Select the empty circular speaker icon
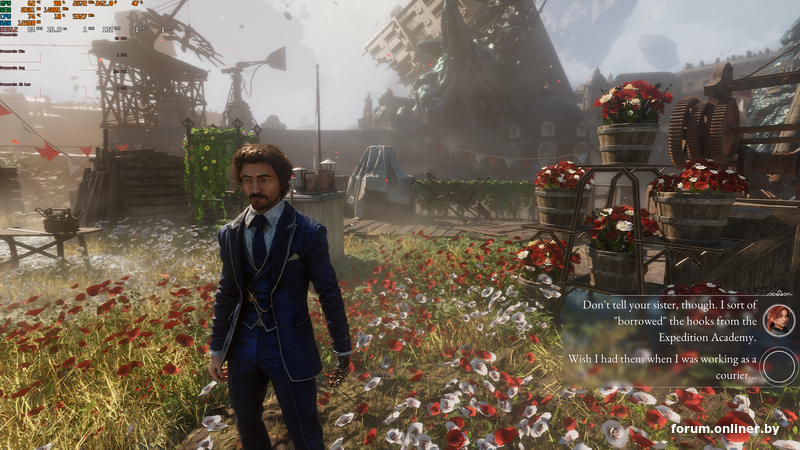Viewport: 800px width, 450px height. pos(779,366)
